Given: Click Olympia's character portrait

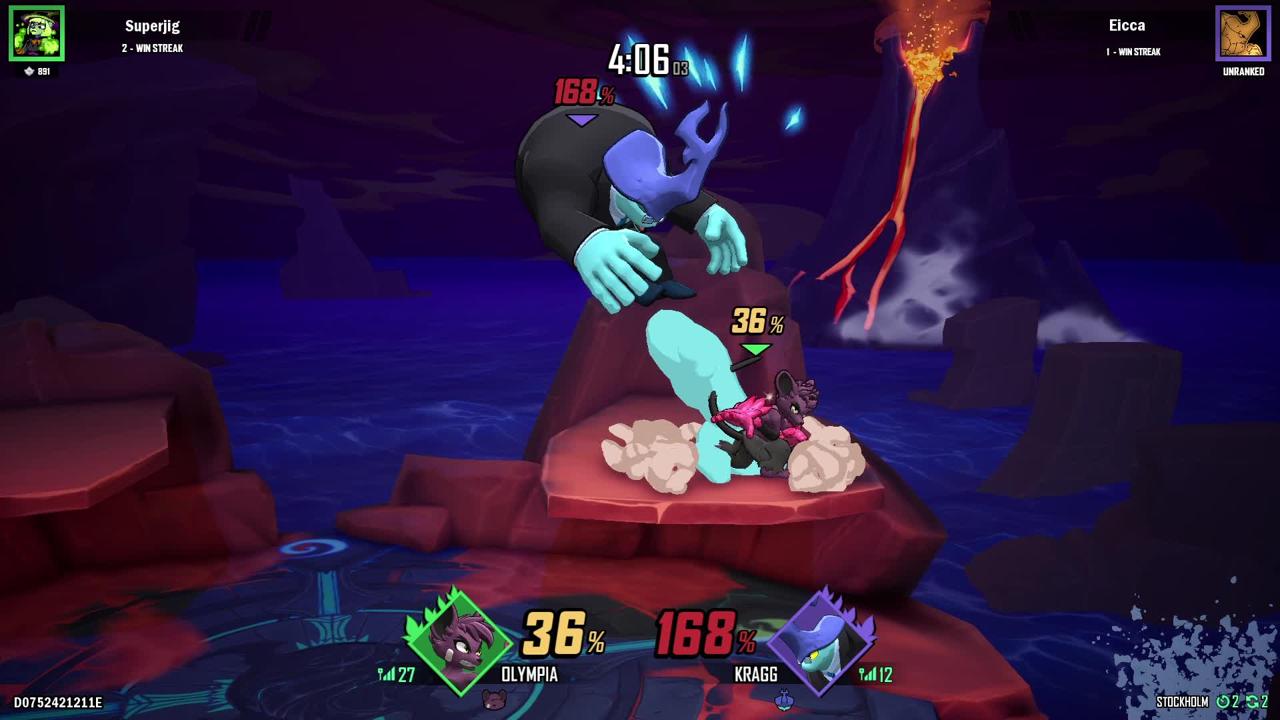Looking at the screenshot, I should [x=457, y=641].
